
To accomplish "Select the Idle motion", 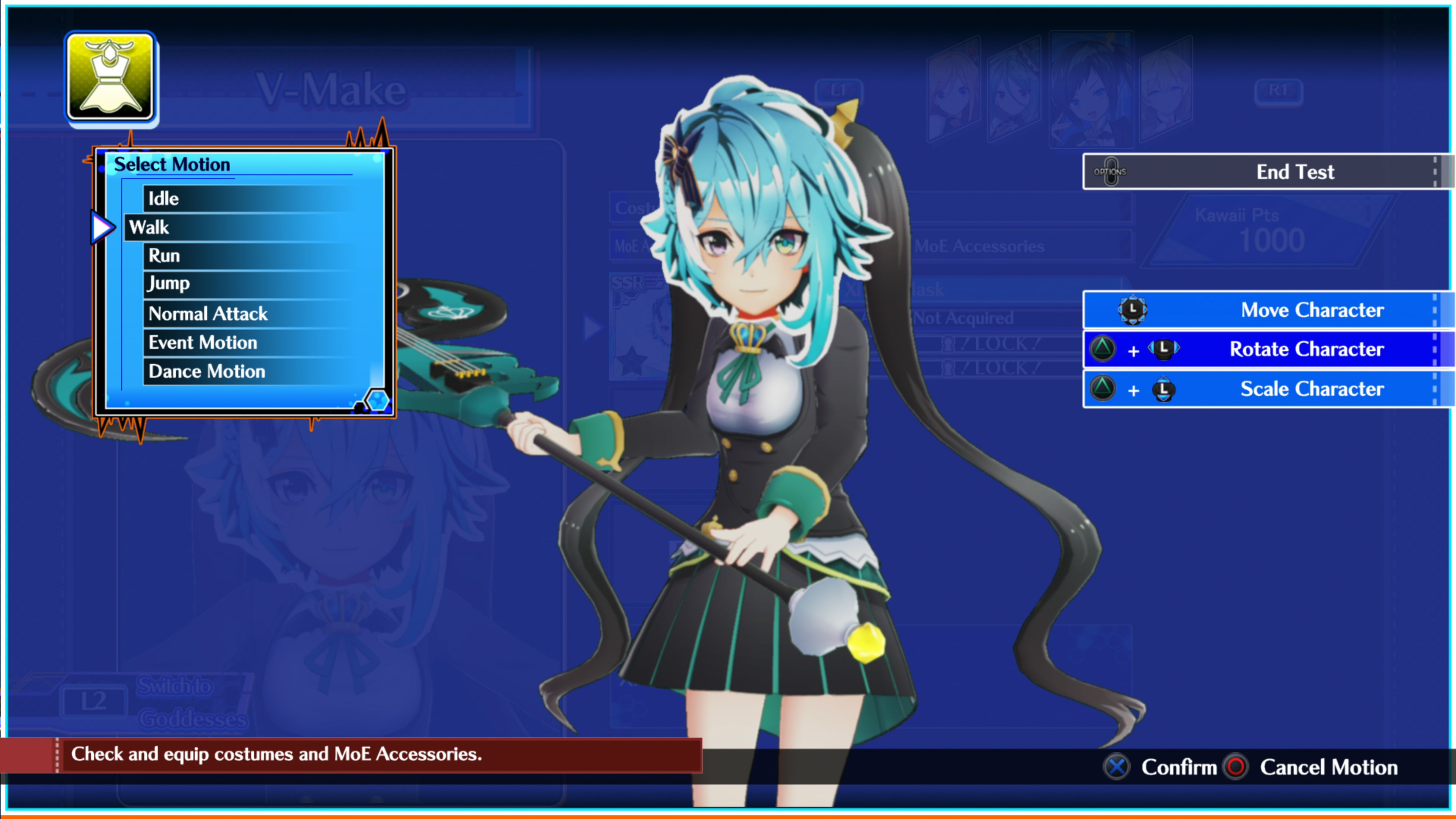I will (x=163, y=198).
